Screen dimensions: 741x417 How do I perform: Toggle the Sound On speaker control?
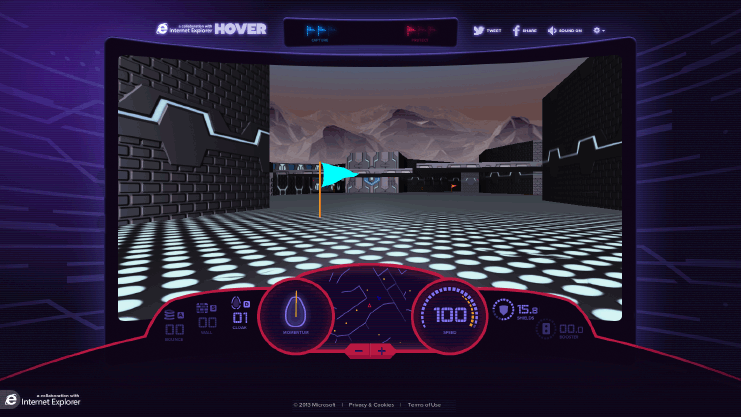567,30
